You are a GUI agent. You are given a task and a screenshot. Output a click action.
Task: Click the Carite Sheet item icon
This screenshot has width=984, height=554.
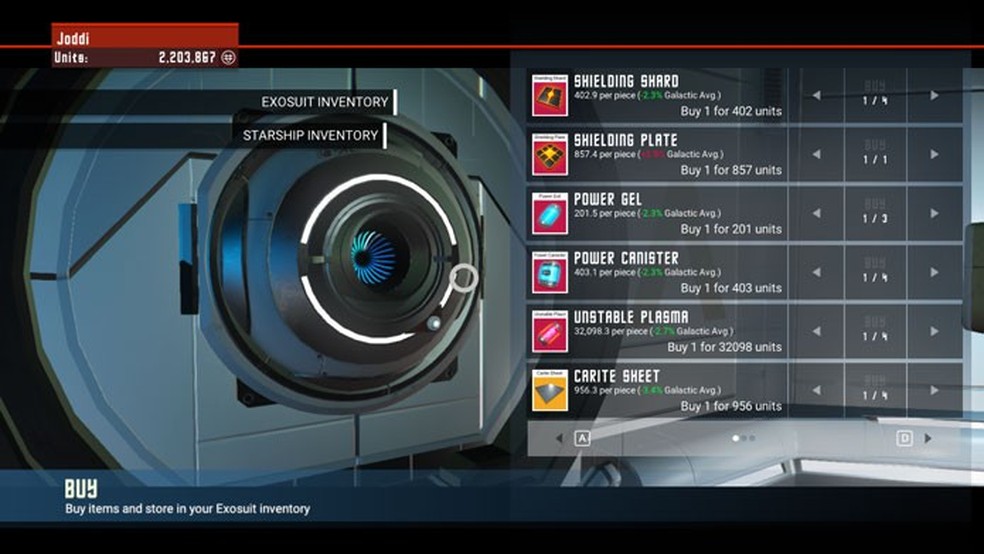coord(550,391)
